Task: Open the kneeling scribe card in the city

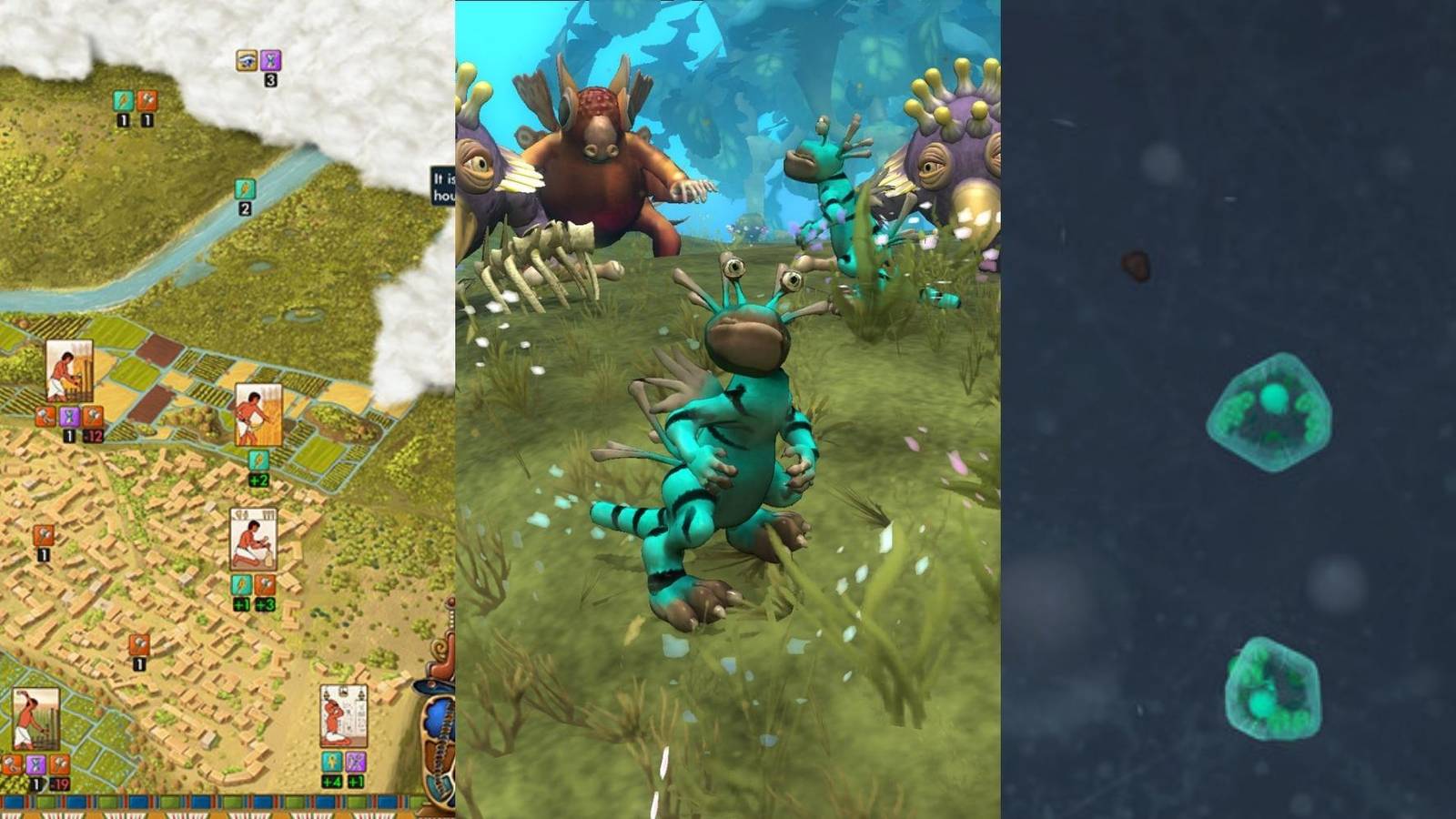Action: [x=252, y=541]
